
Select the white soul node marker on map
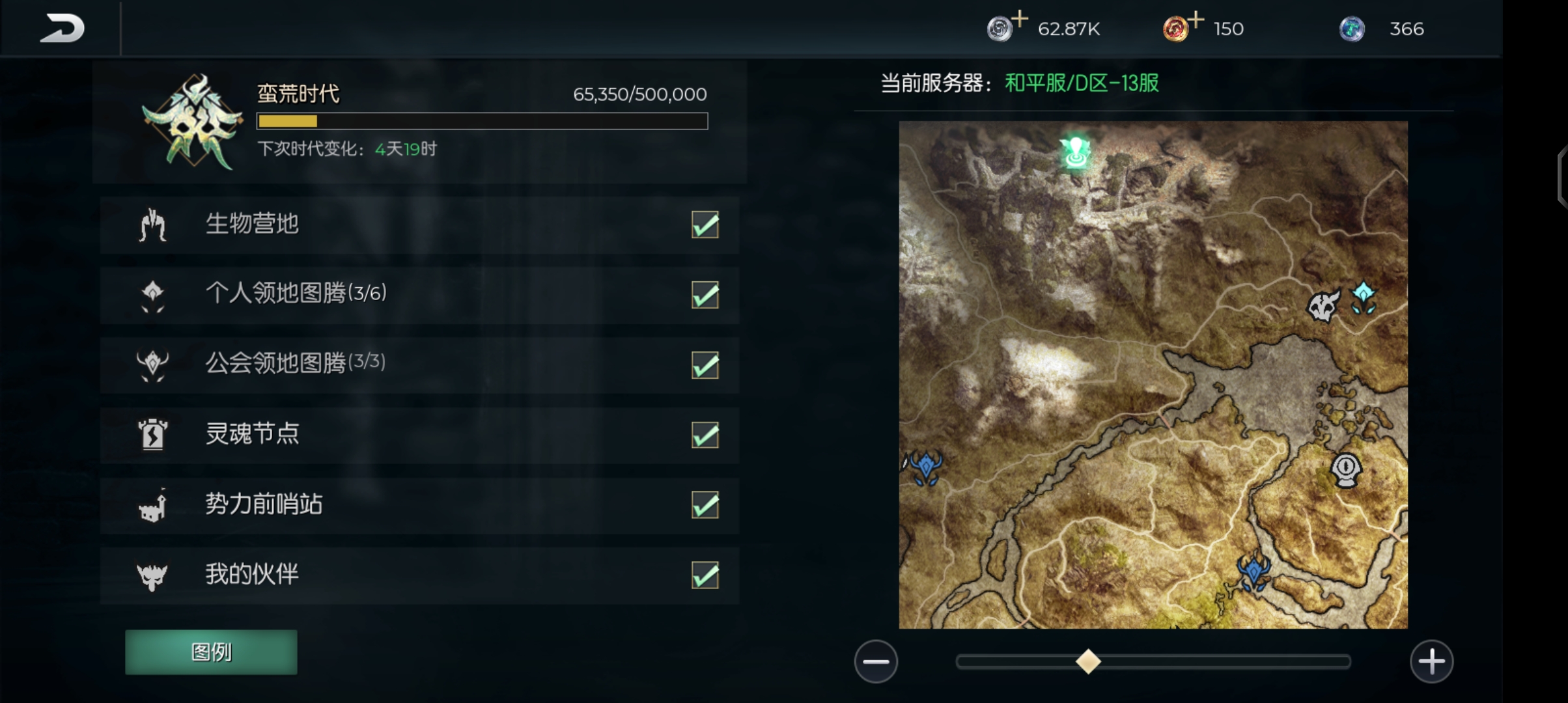point(1346,469)
